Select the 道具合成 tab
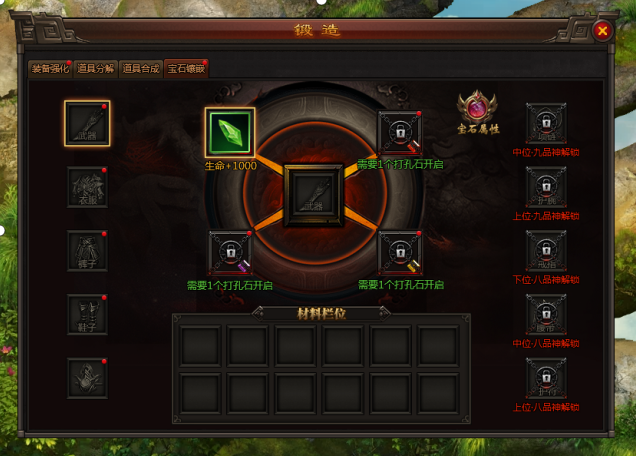The image size is (636, 456). pos(141,69)
